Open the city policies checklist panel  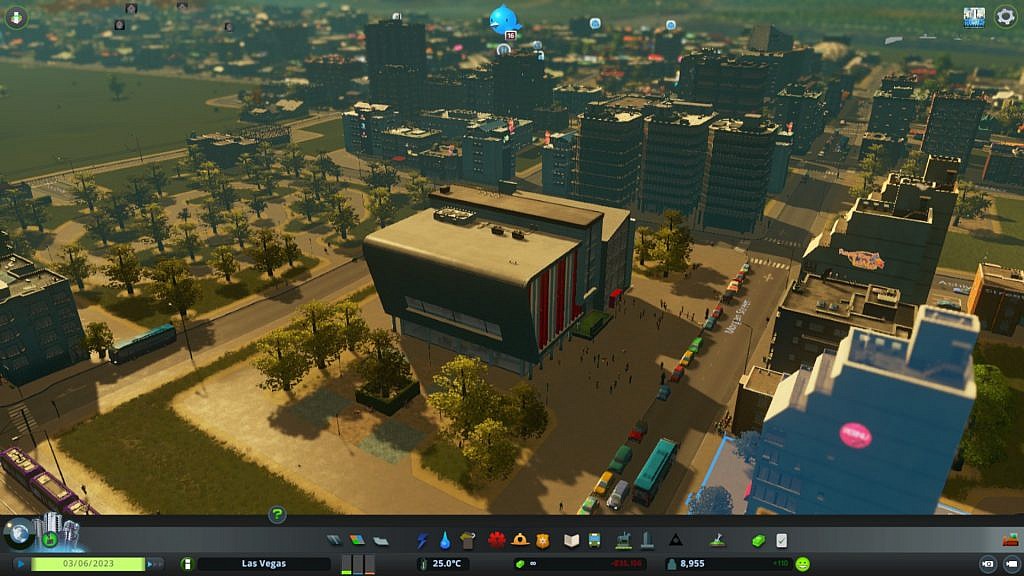(781, 540)
